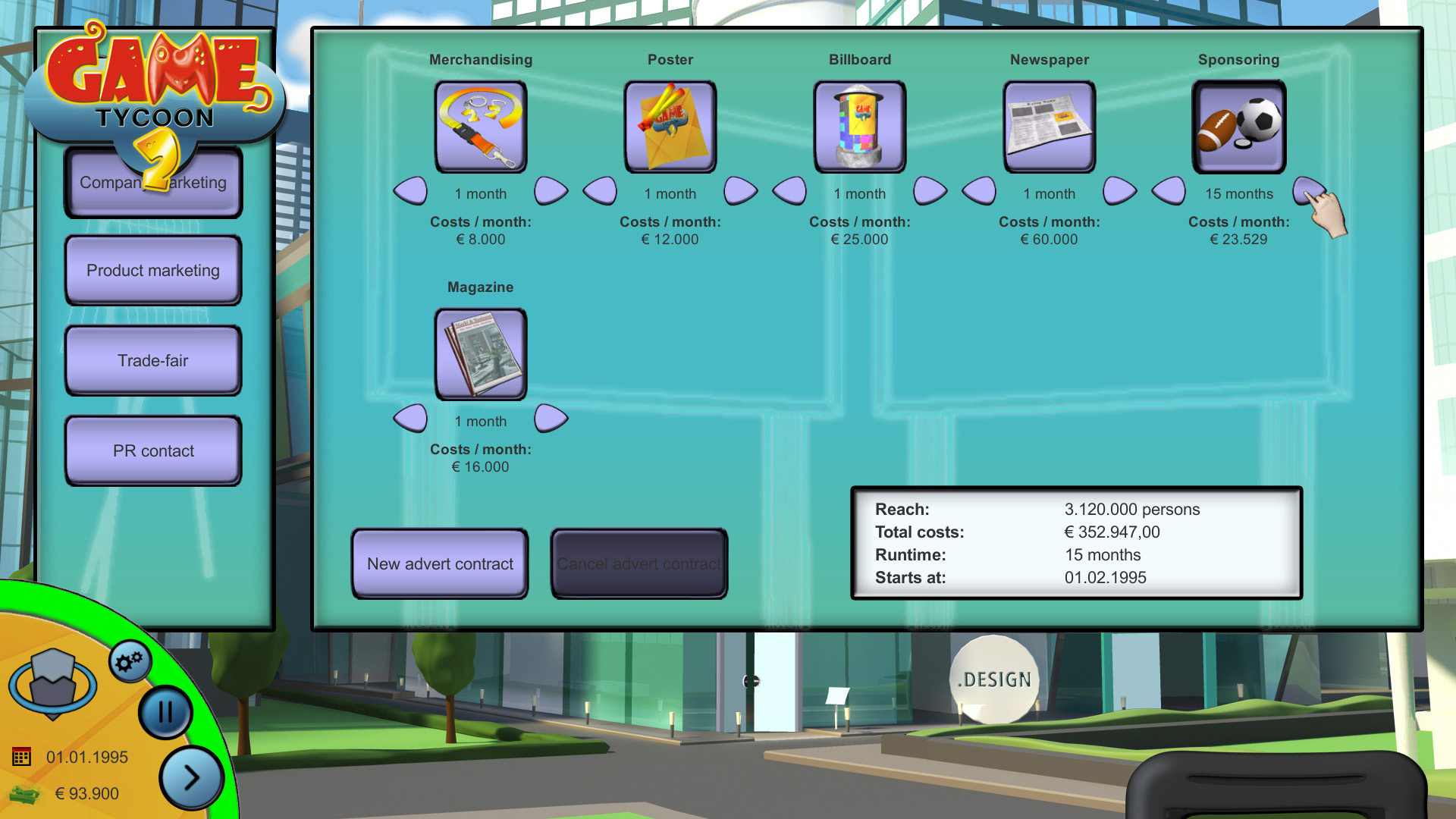Screen dimensions: 1456x819
Task: Increase Merchandising duration with right arrow
Action: coord(551,191)
